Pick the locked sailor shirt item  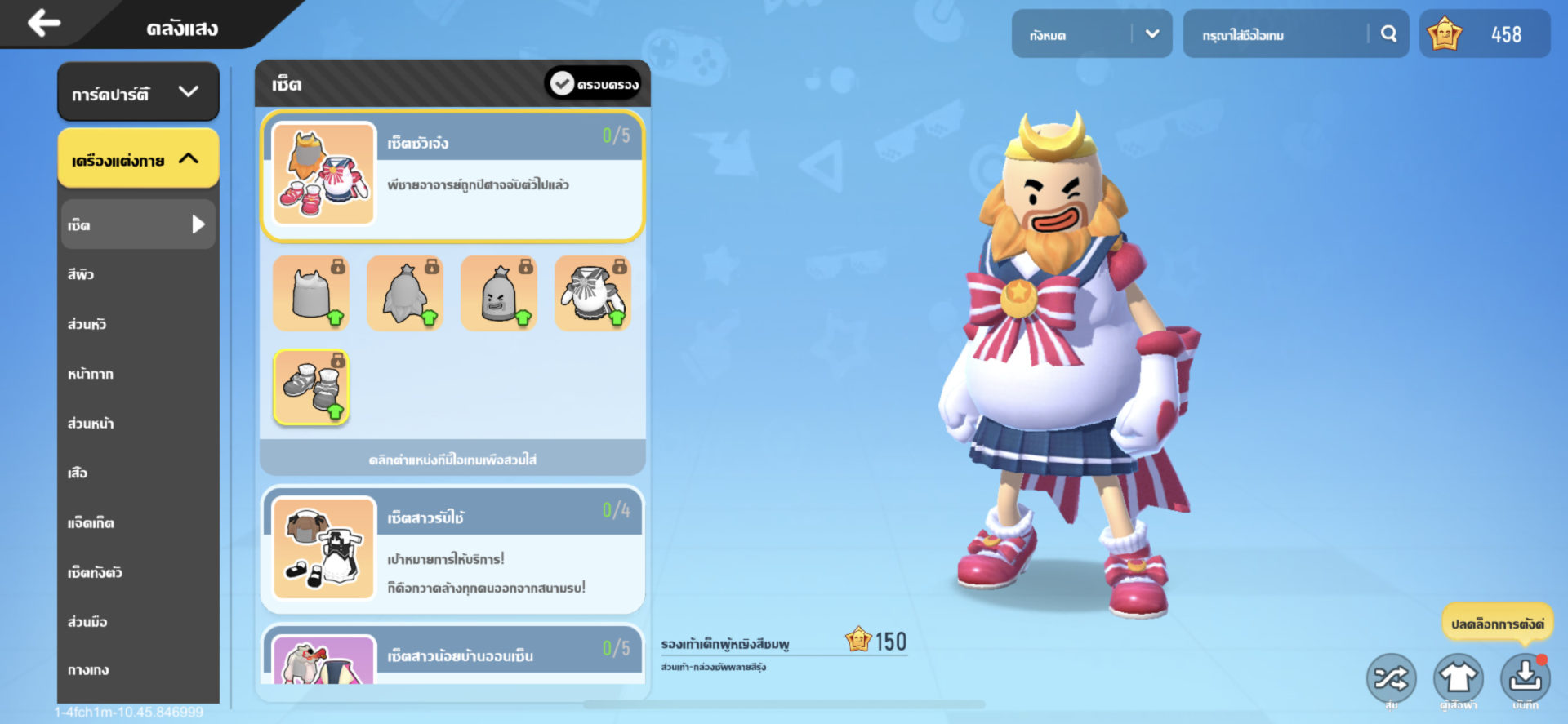click(593, 293)
